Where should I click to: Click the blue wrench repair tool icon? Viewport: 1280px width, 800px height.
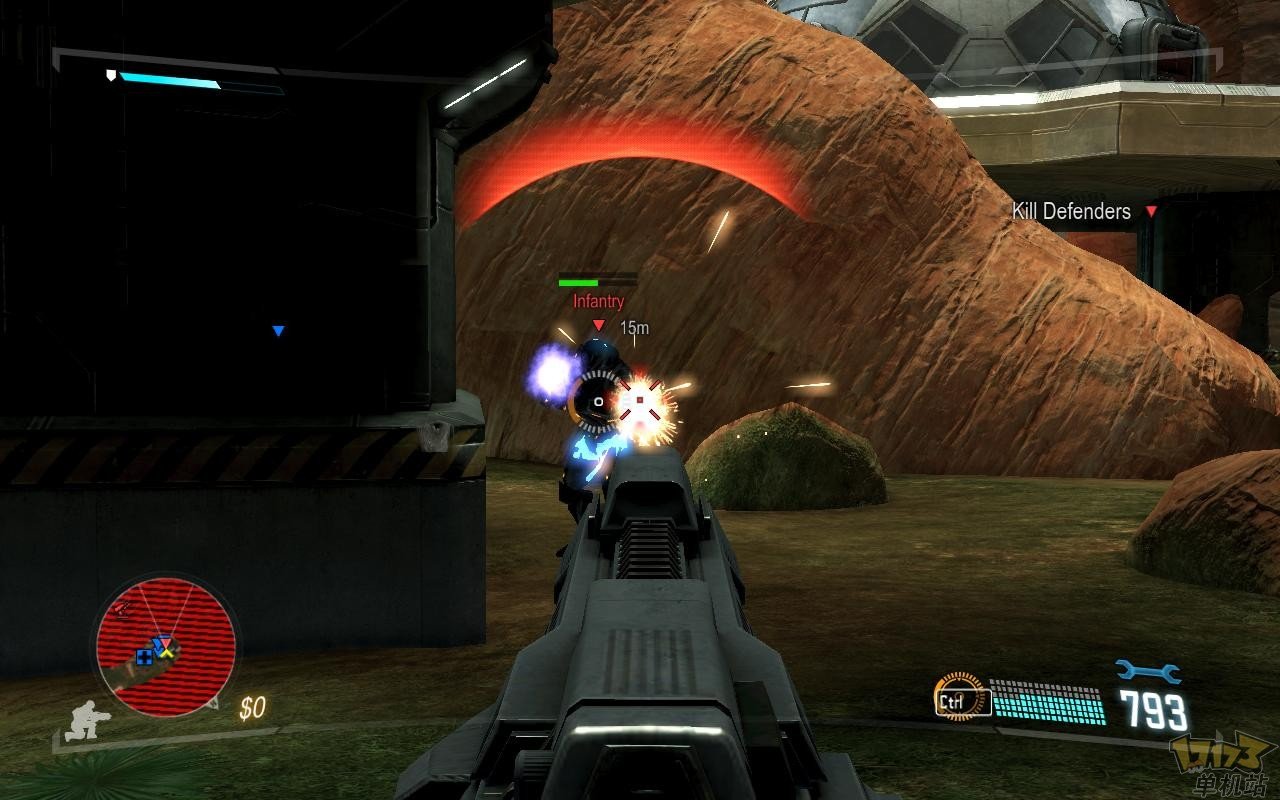pyautogui.click(x=1147, y=672)
